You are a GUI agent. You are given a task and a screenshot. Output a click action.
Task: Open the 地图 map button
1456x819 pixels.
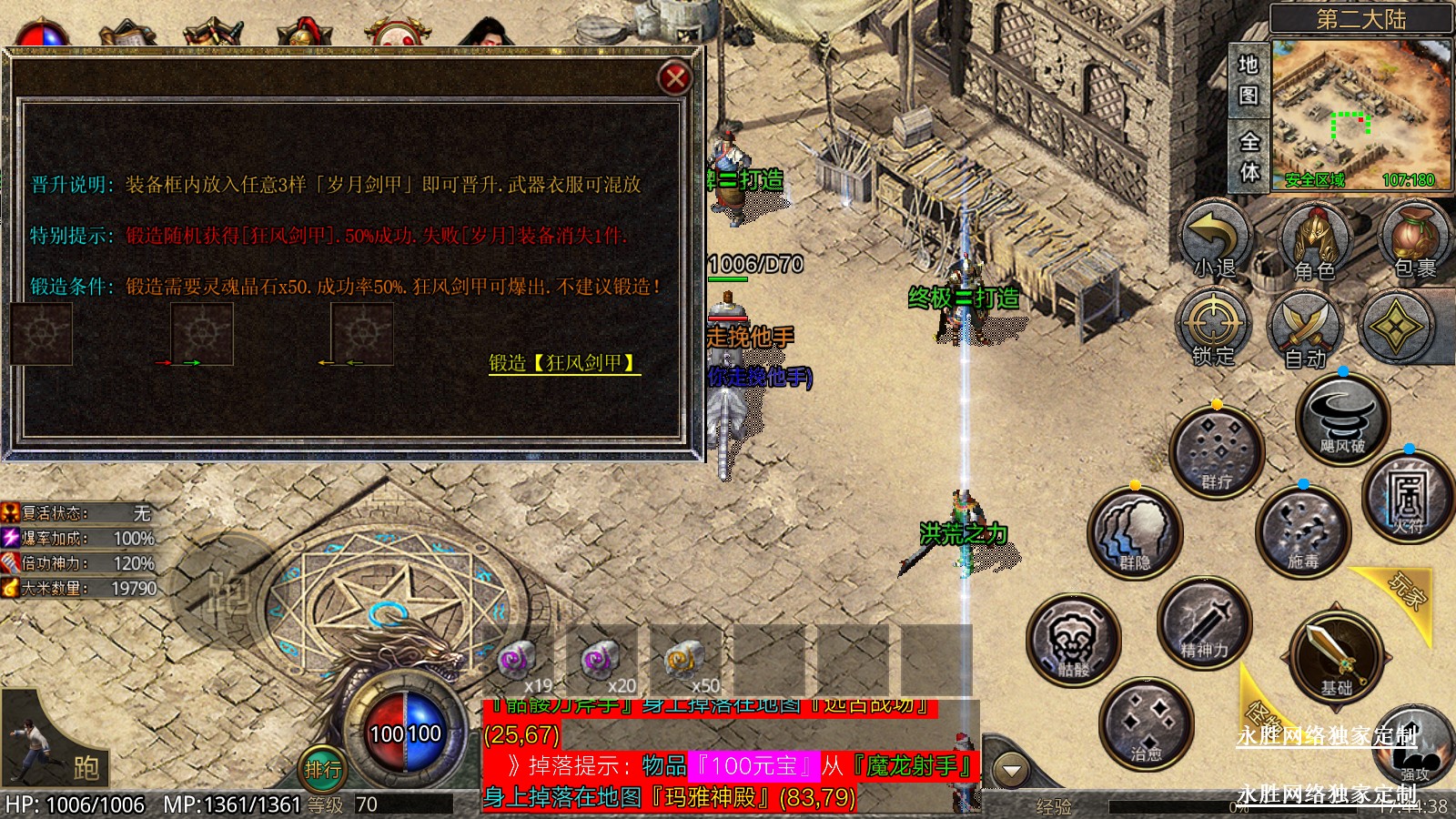[x=1248, y=79]
